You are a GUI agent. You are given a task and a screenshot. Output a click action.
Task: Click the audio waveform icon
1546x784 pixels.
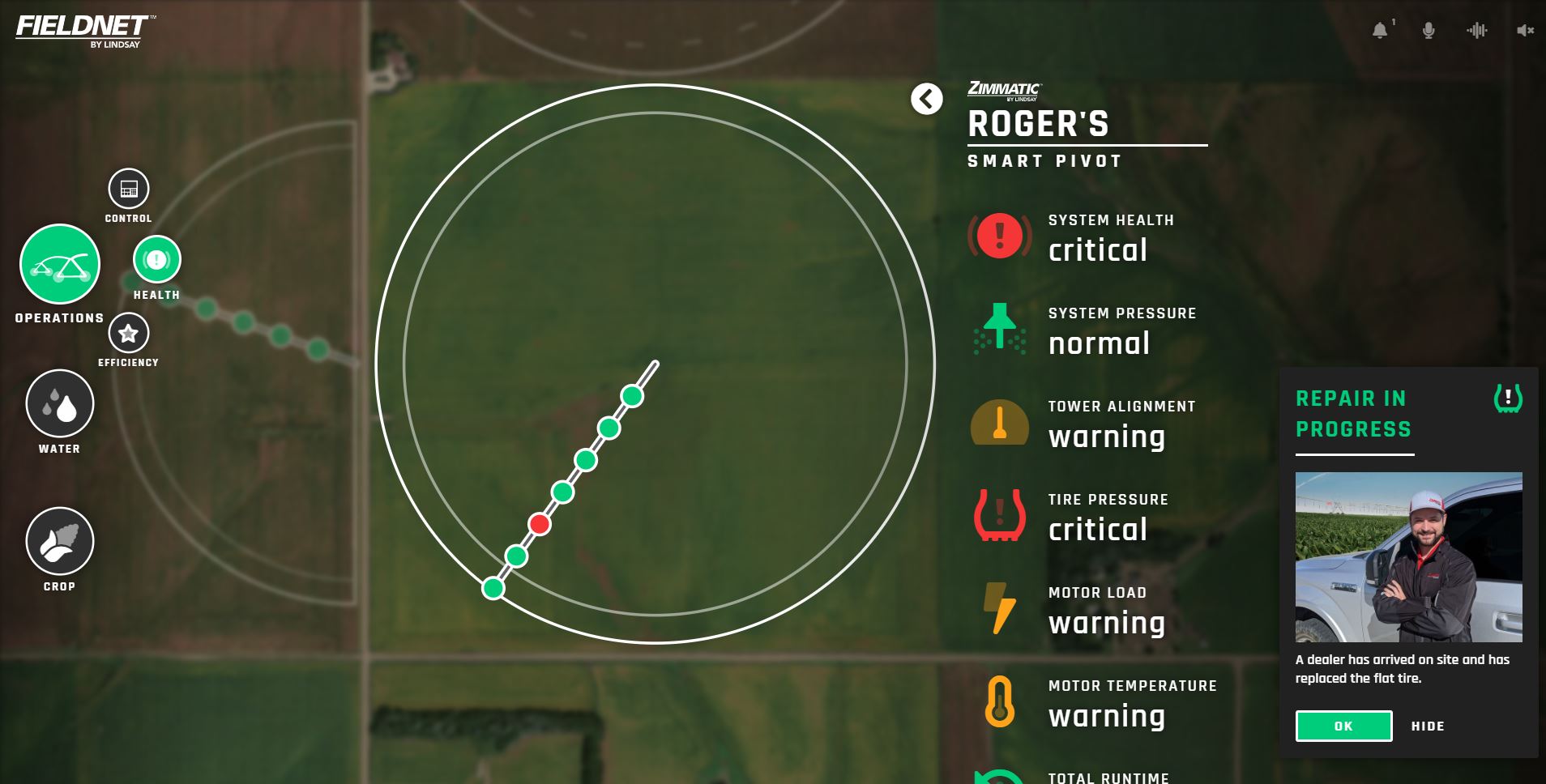(1477, 31)
